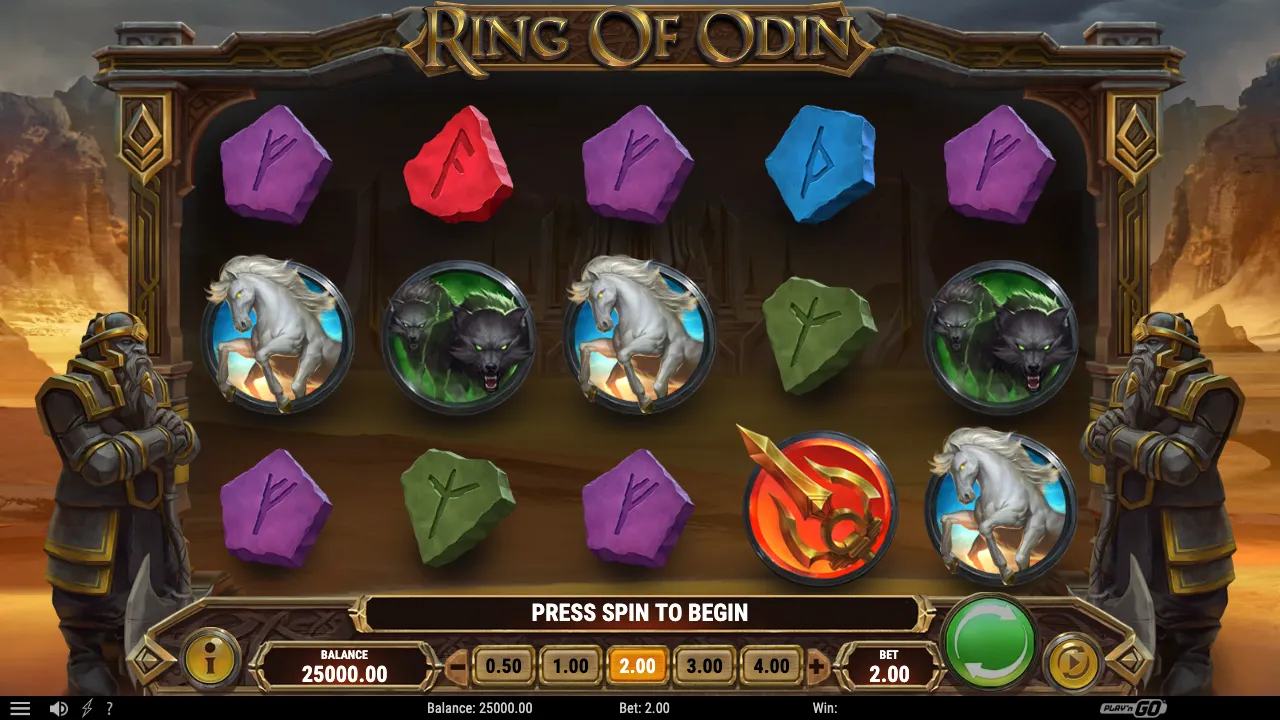Select the 1.00 bet slider option

[571, 664]
